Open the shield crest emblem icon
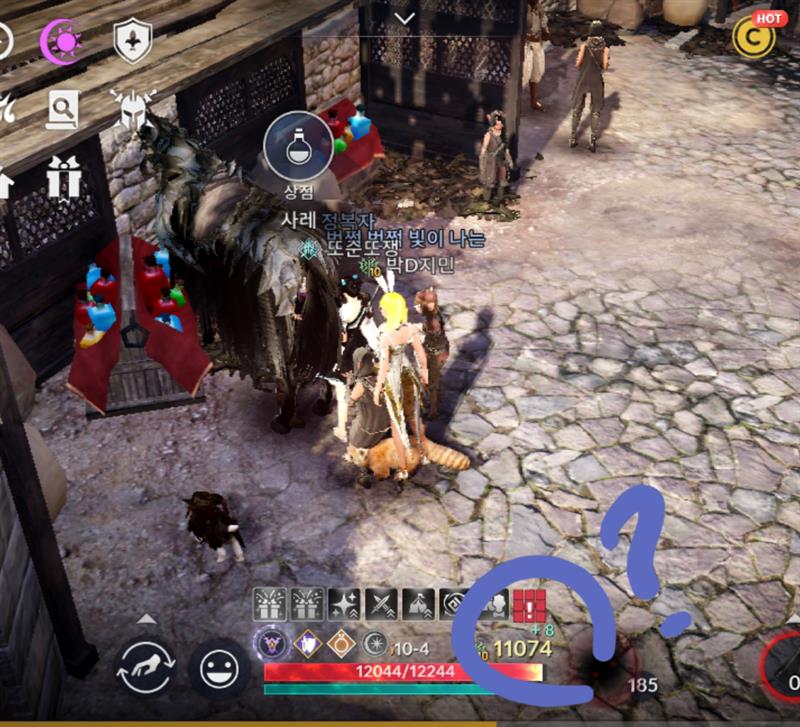This screenshot has height=727, width=800. point(132,41)
